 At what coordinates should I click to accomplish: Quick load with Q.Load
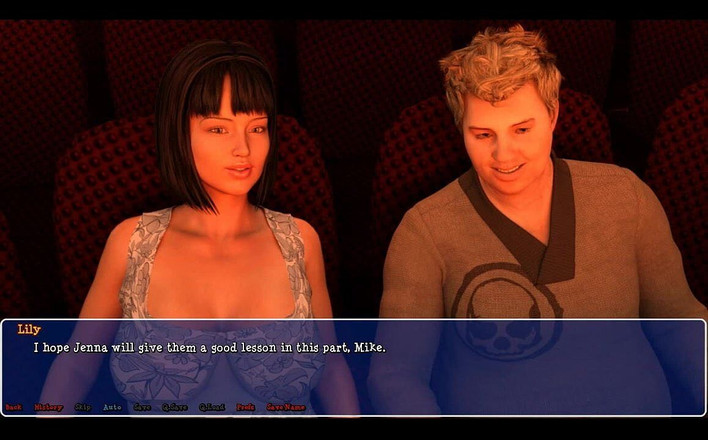pos(211,407)
